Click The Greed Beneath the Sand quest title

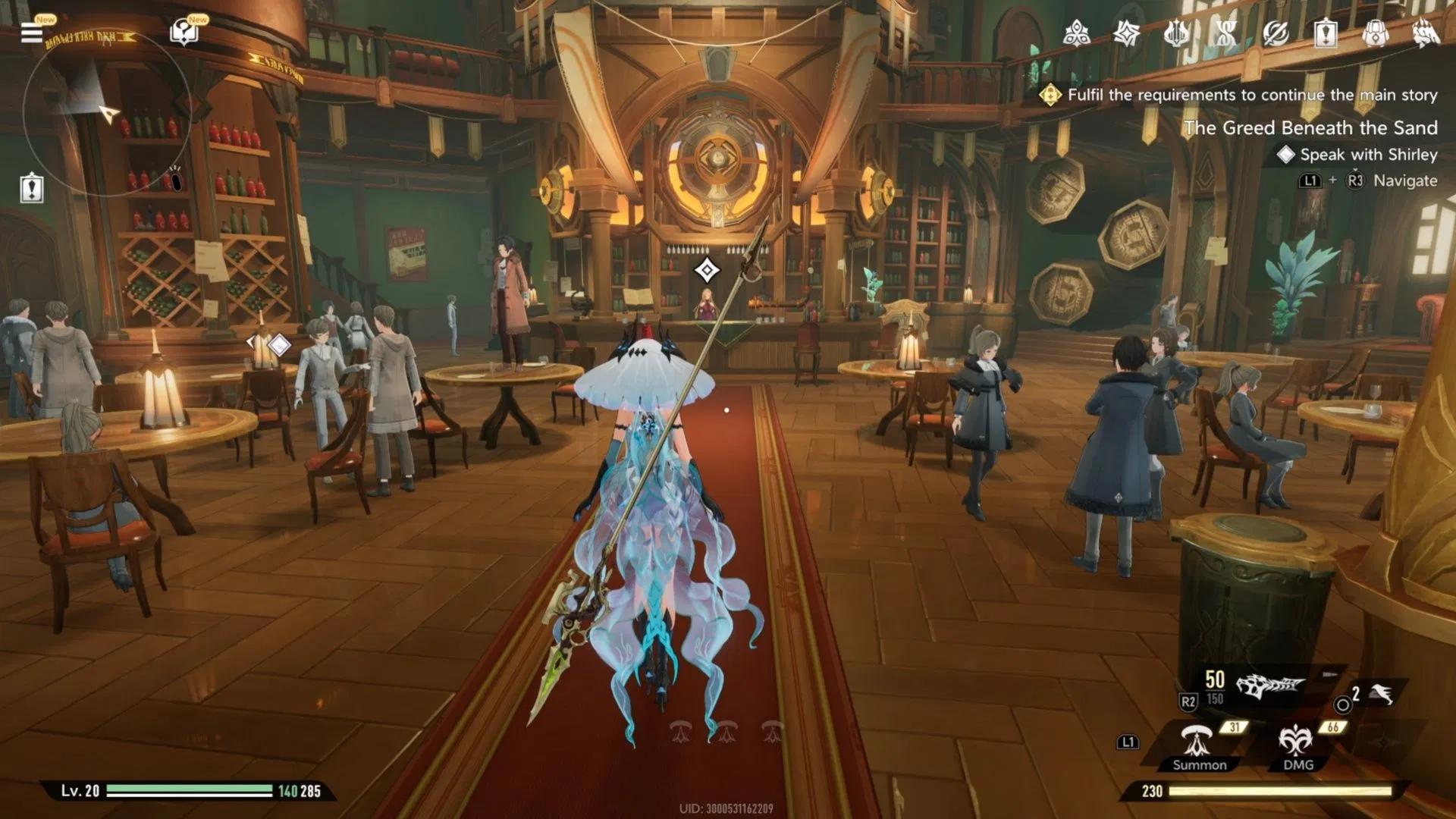pyautogui.click(x=1312, y=127)
